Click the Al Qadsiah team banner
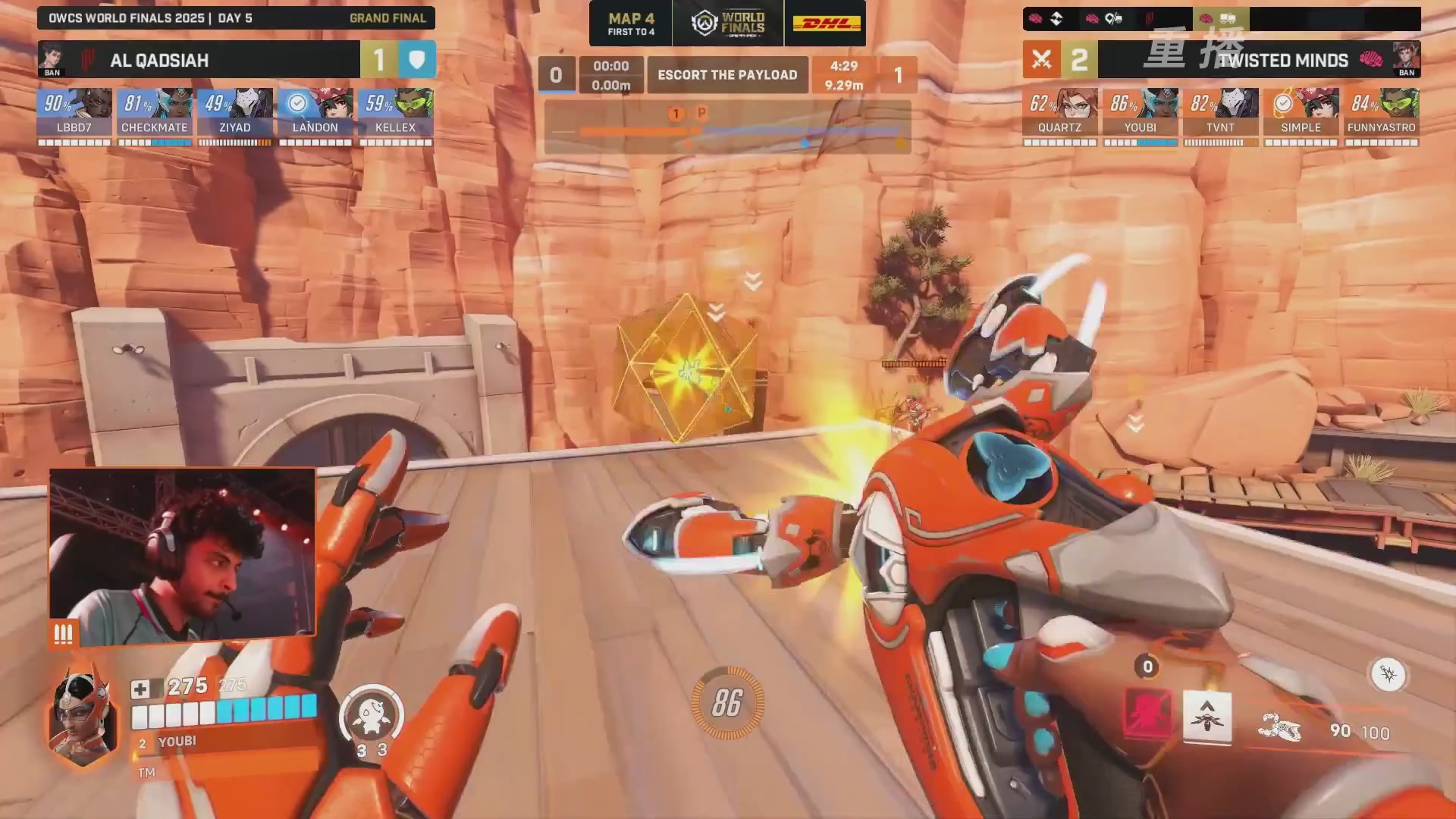The width and height of the screenshot is (1456, 819). [x=199, y=60]
